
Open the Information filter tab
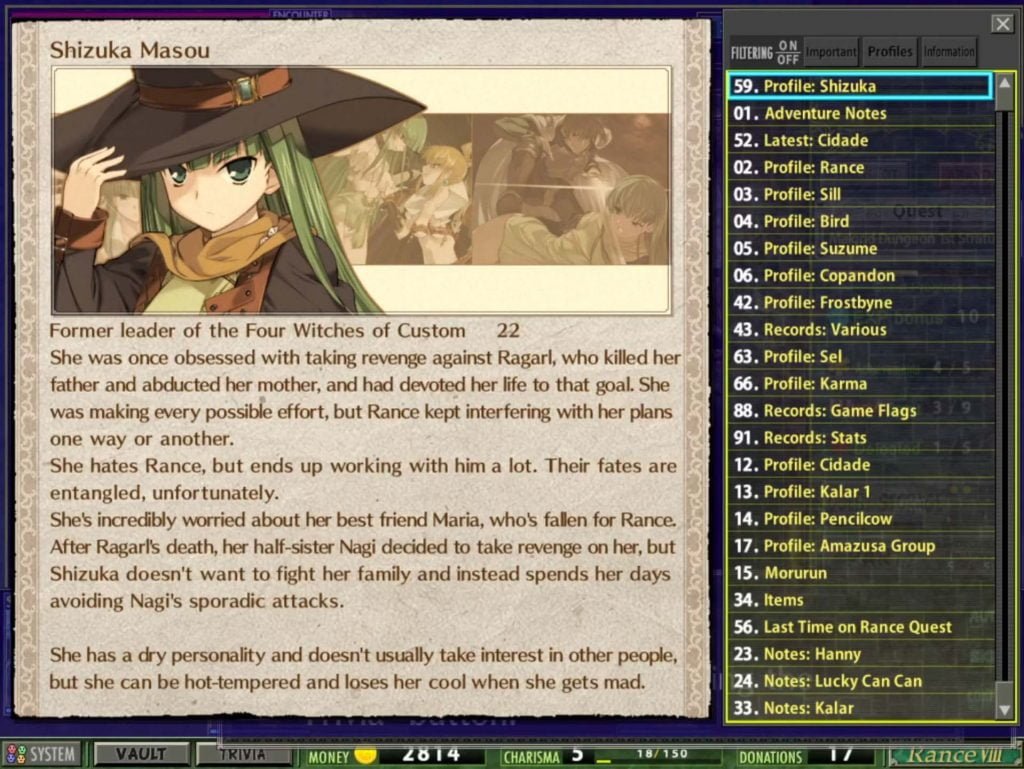point(948,52)
